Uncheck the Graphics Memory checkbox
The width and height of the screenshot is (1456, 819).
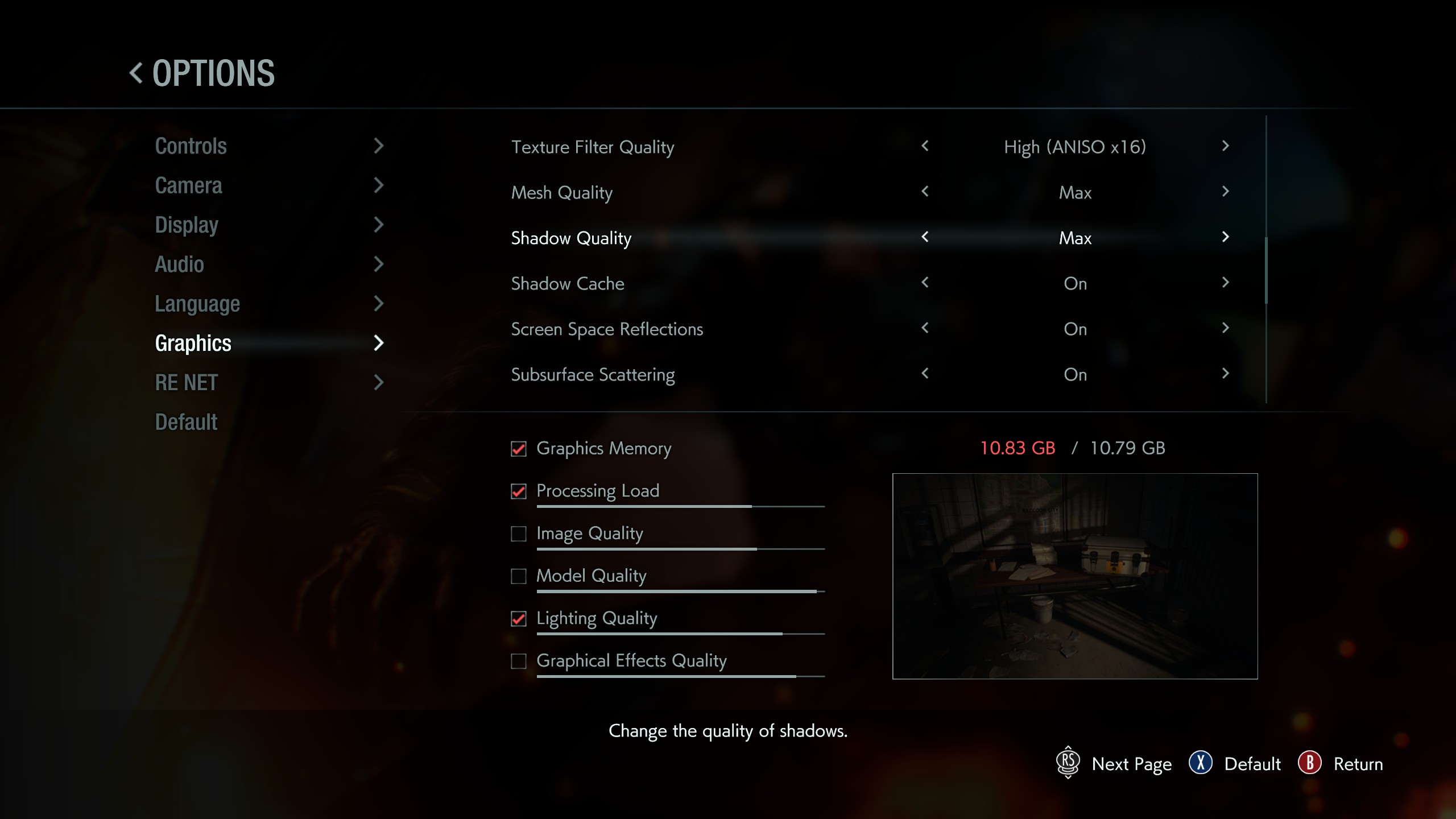518,449
